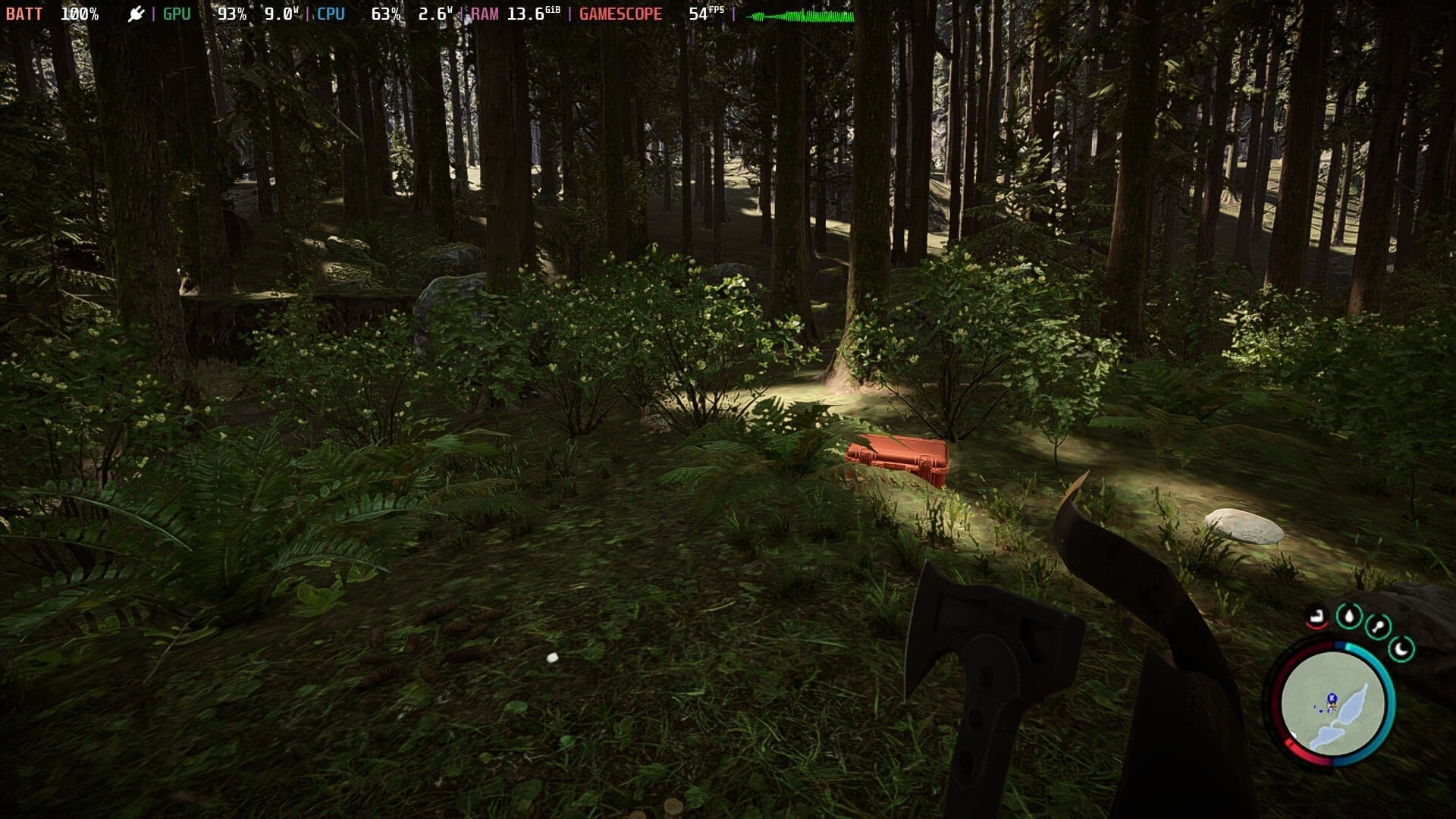Image resolution: width=1456 pixels, height=819 pixels.
Task: Click the drumstick hunger icon
Action: (x=1377, y=627)
